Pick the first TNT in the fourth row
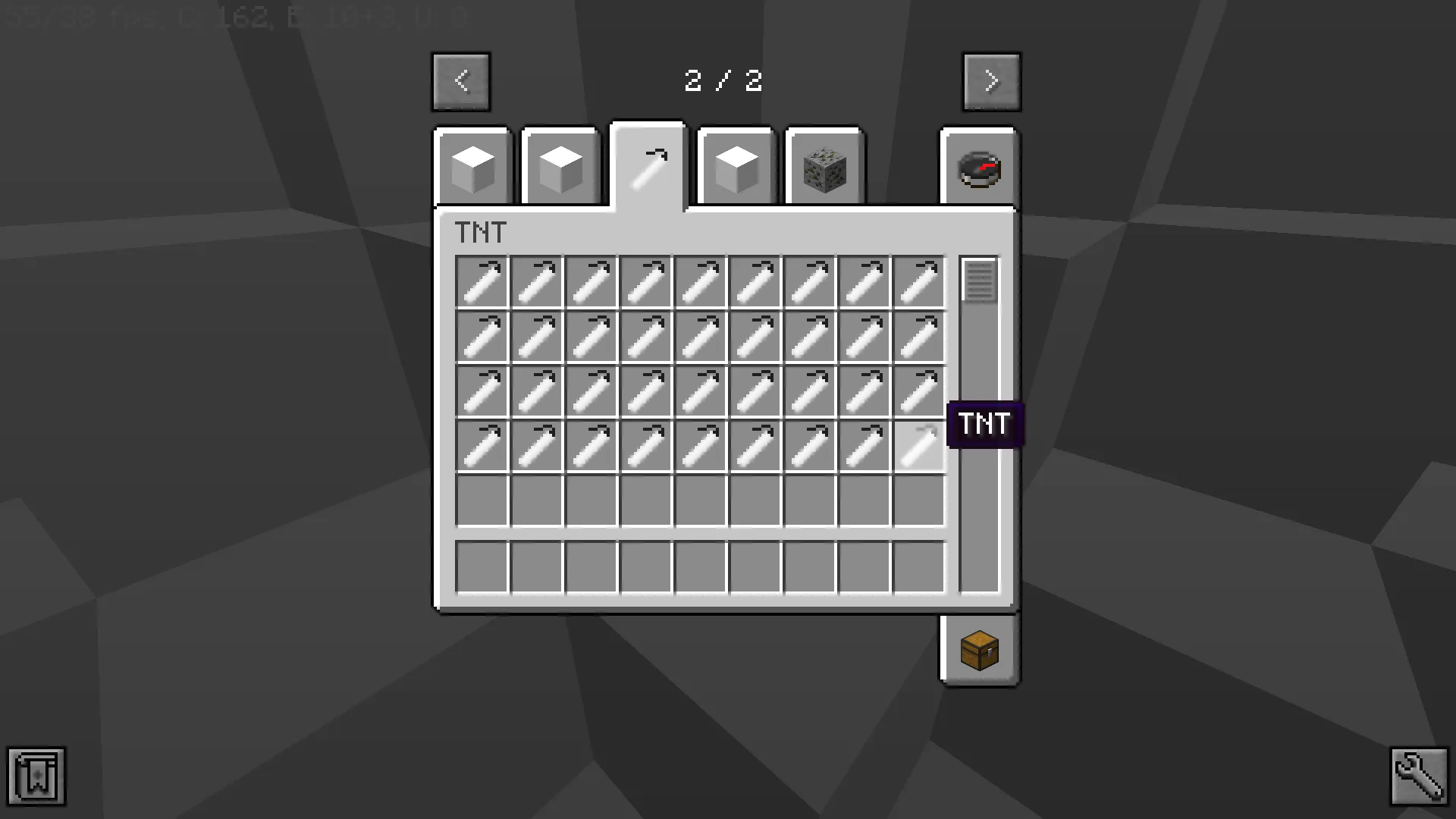 483,445
